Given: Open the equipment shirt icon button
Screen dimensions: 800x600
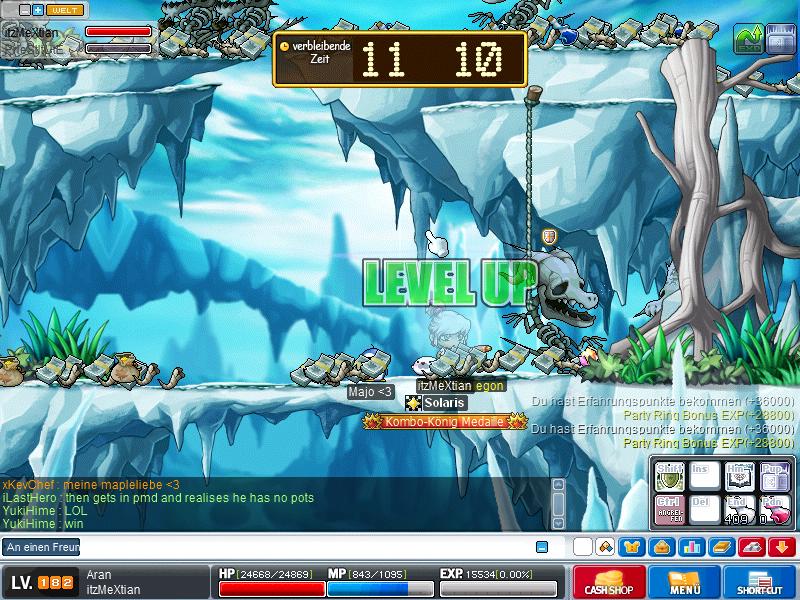Looking at the screenshot, I should click(x=632, y=547).
